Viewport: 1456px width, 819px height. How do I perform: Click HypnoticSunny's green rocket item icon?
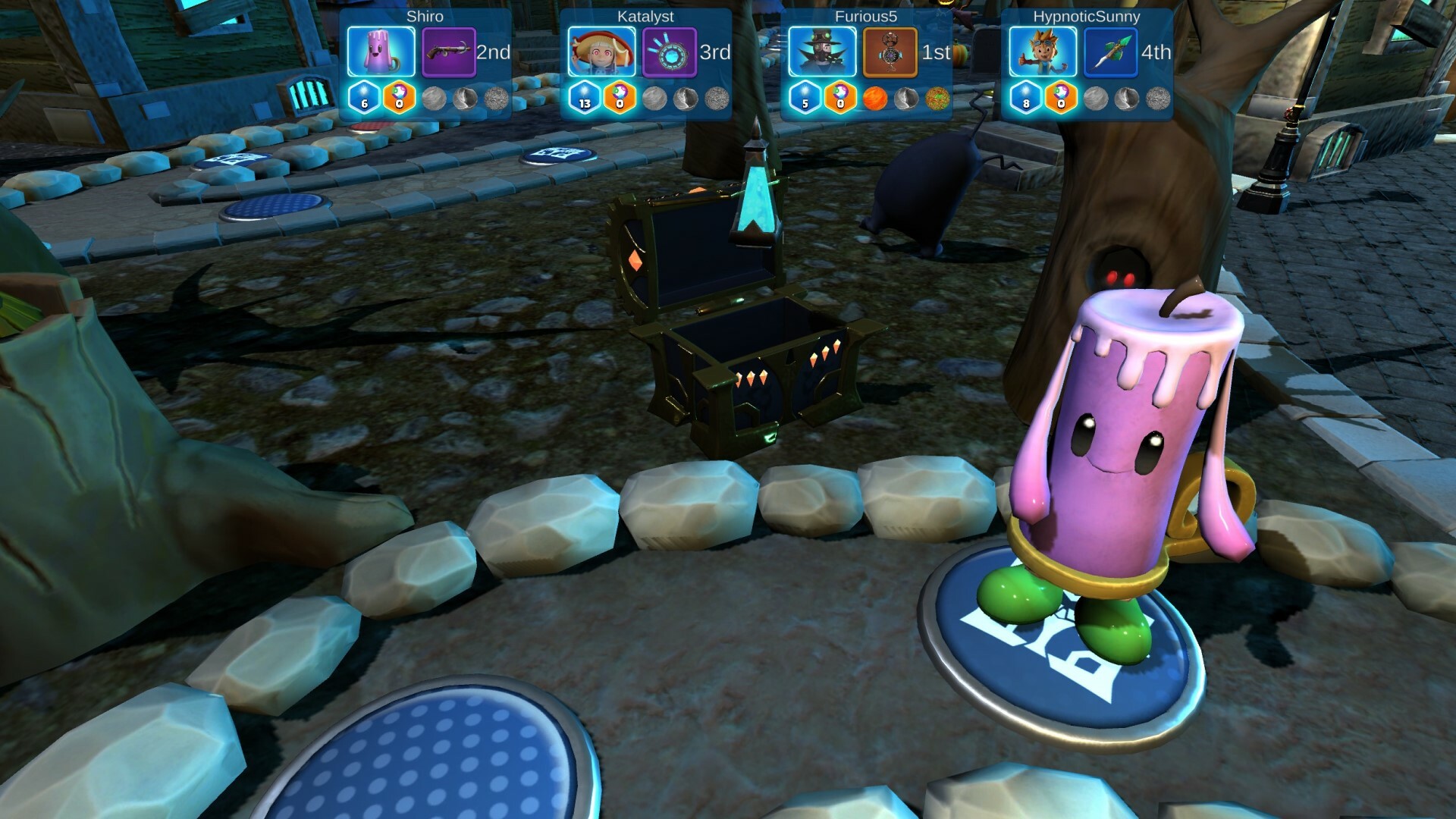[x=1110, y=52]
